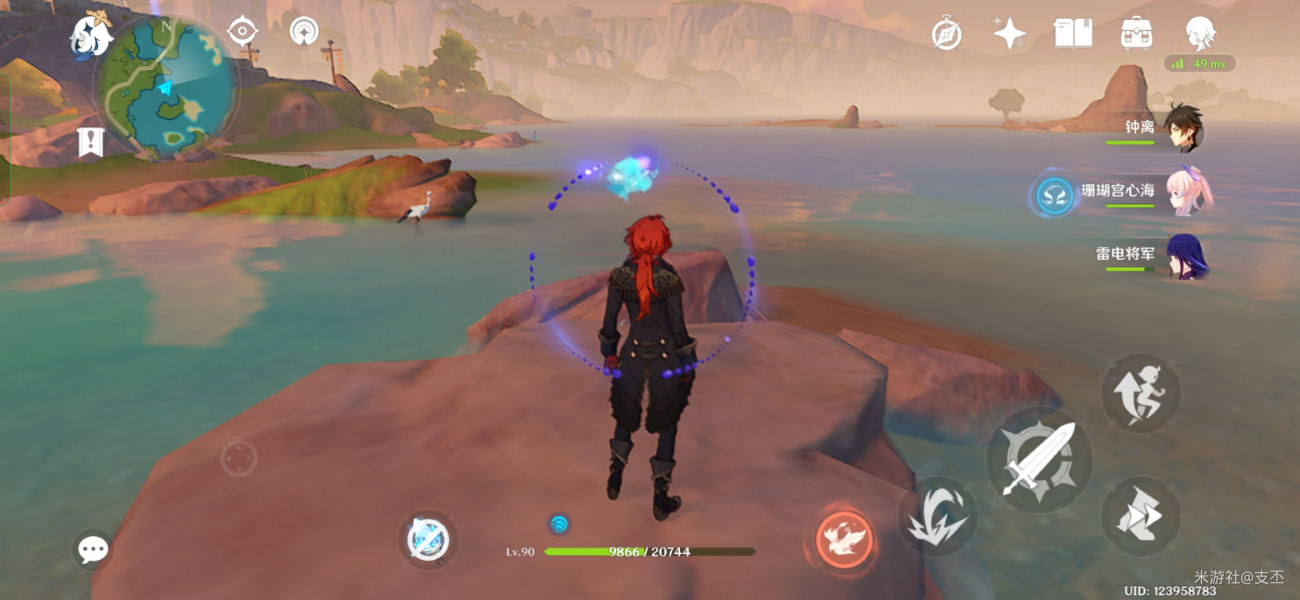Open the Paimon main menu

(x=90, y=36)
